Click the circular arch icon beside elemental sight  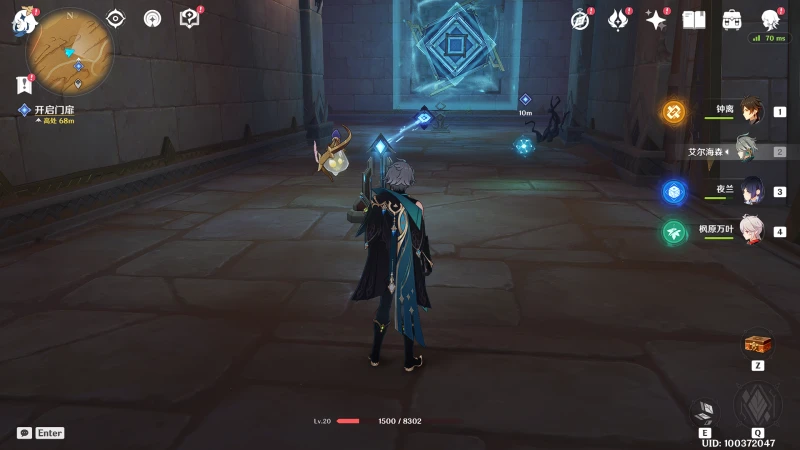[152, 18]
